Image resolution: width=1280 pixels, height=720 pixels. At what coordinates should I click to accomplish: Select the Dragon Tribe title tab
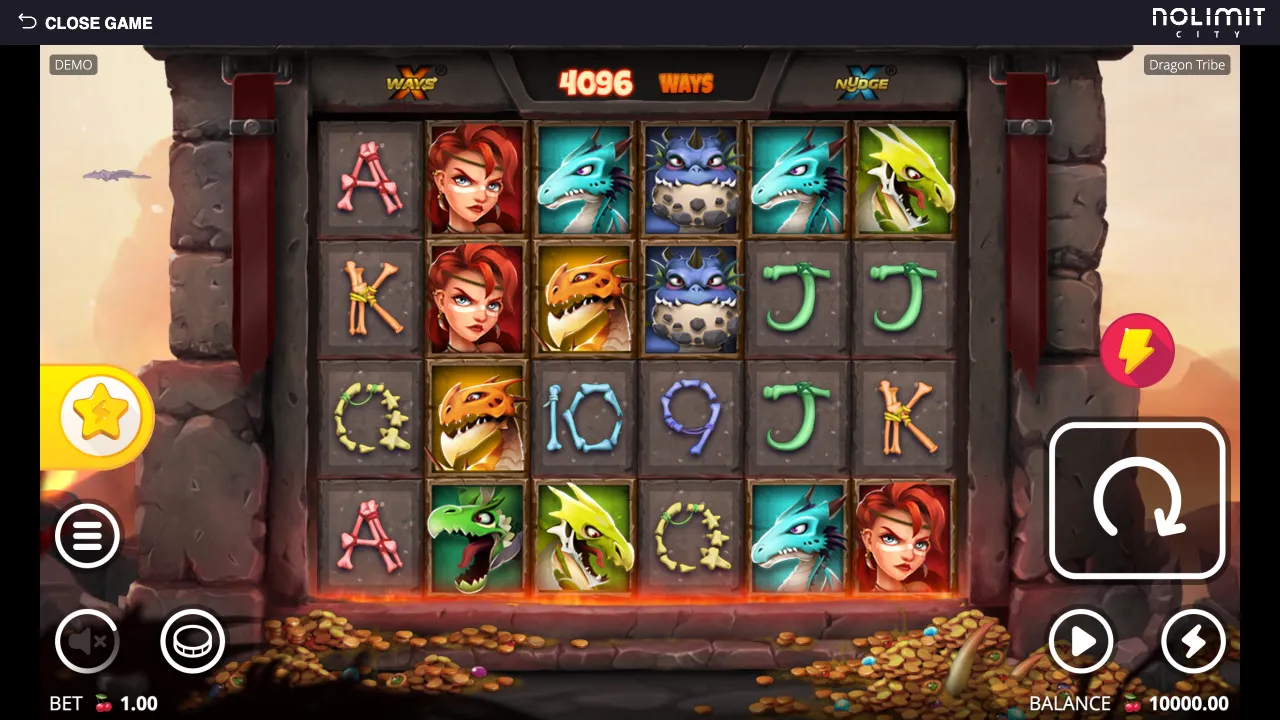(x=1186, y=64)
